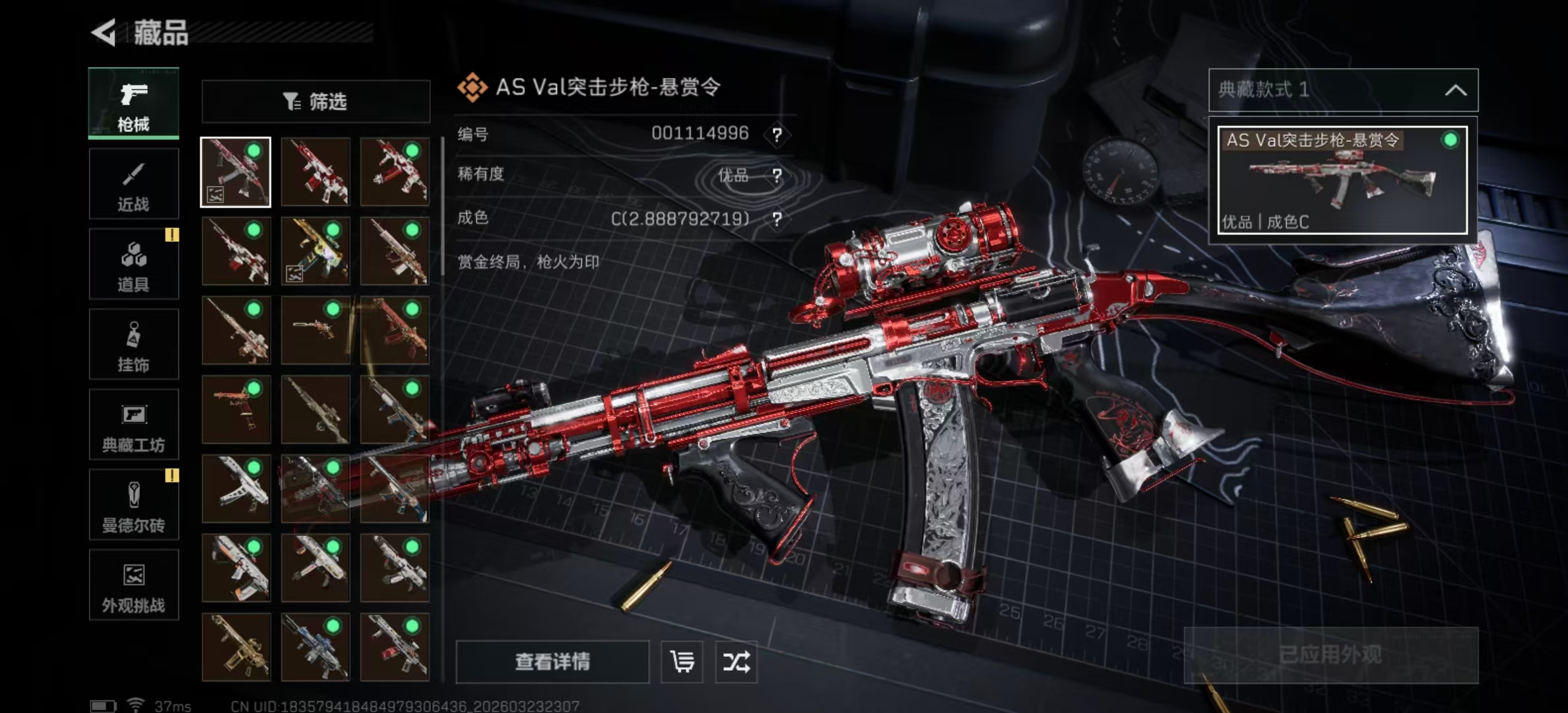The height and width of the screenshot is (713, 1568).
Task: Collapse the 典藏款式 1 dropdown
Action: click(1455, 90)
